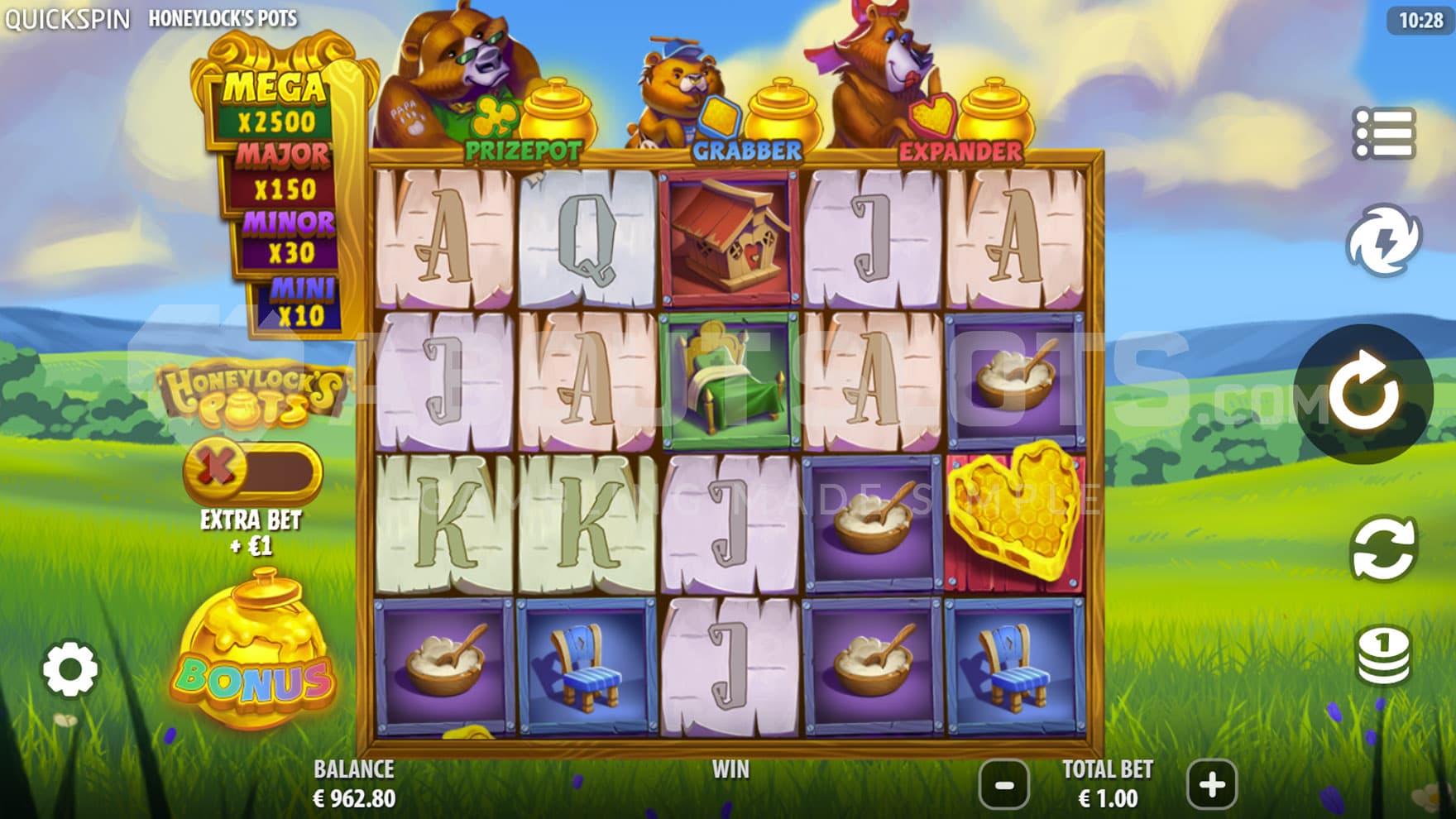Spin the reels with the circular arrow button
Image resolution: width=1456 pixels, height=819 pixels.
tap(1363, 394)
